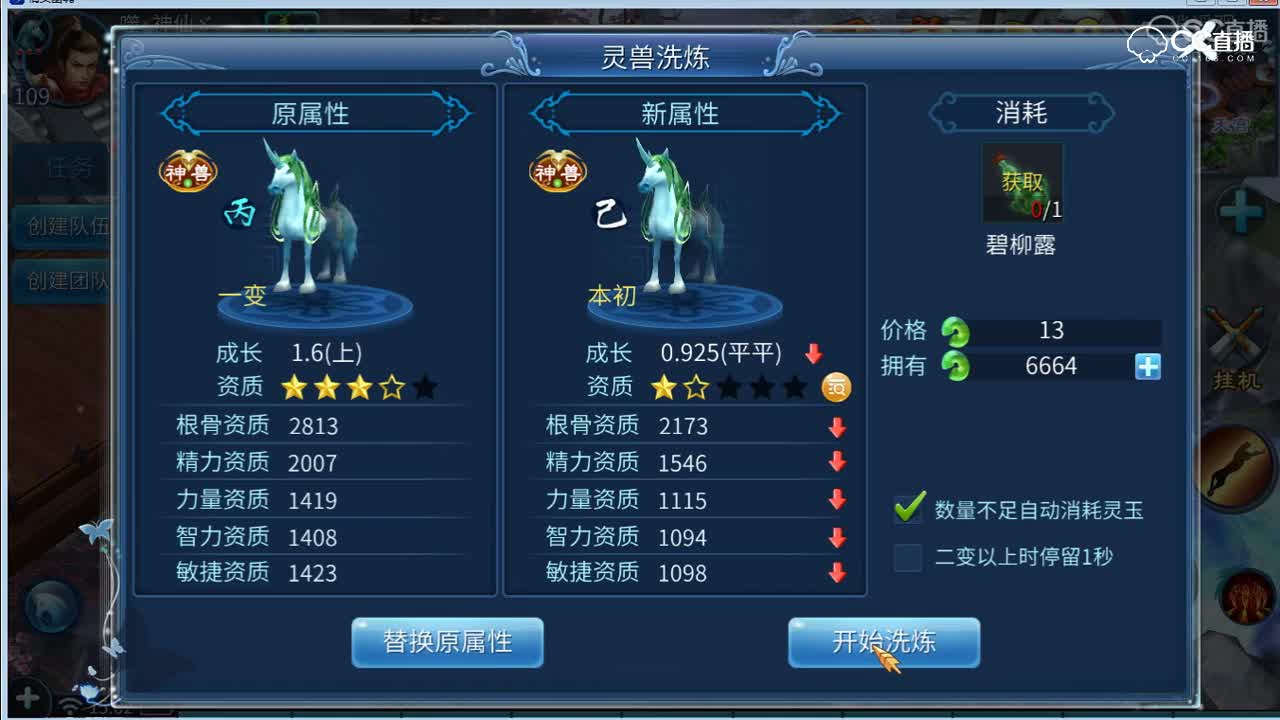Uncheck 数量不足自动消耗灵玉 option
Screen dimensions: 1280x720
(x=906, y=510)
